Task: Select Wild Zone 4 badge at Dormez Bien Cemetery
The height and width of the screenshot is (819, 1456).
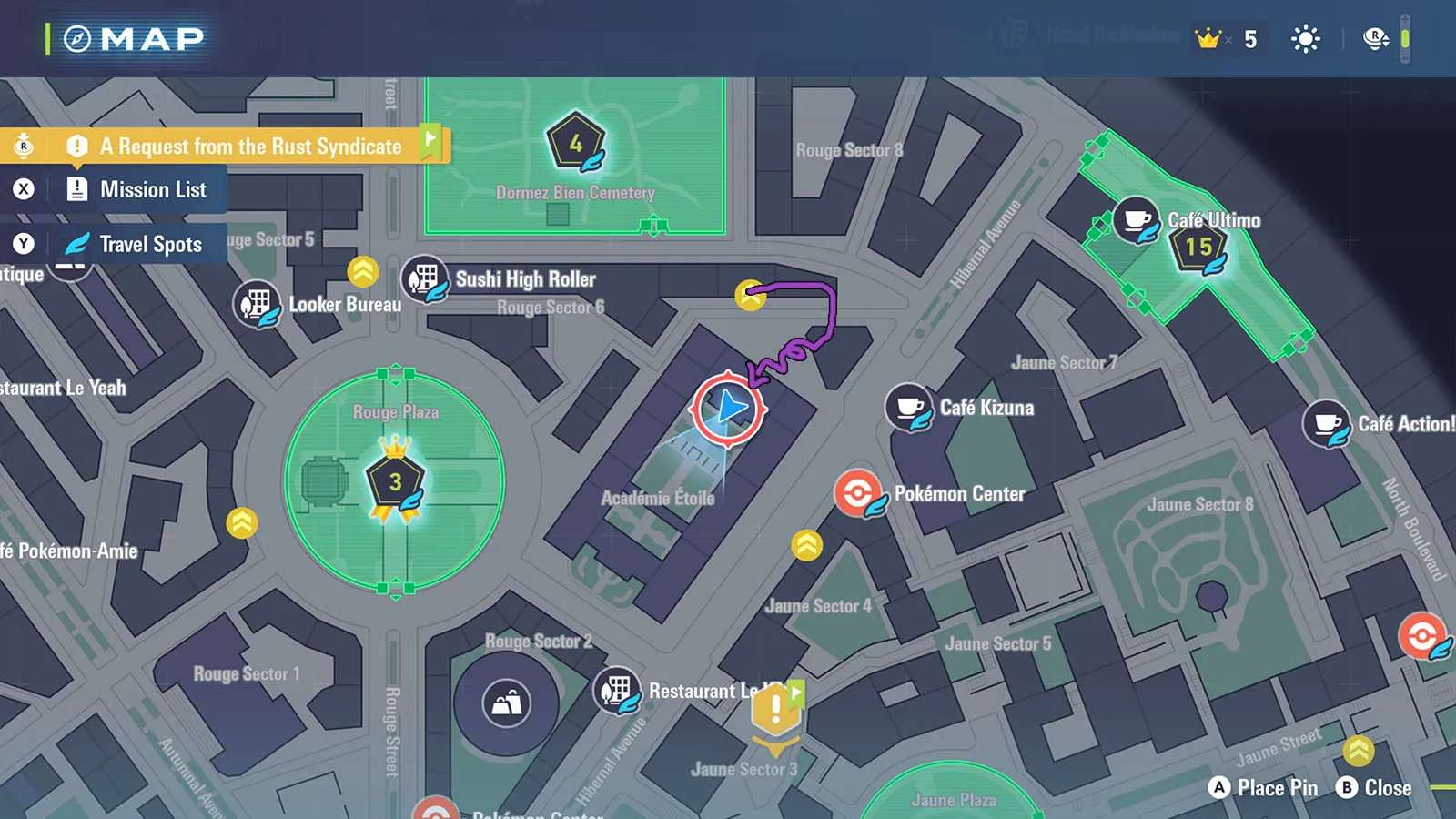Action: point(575,143)
